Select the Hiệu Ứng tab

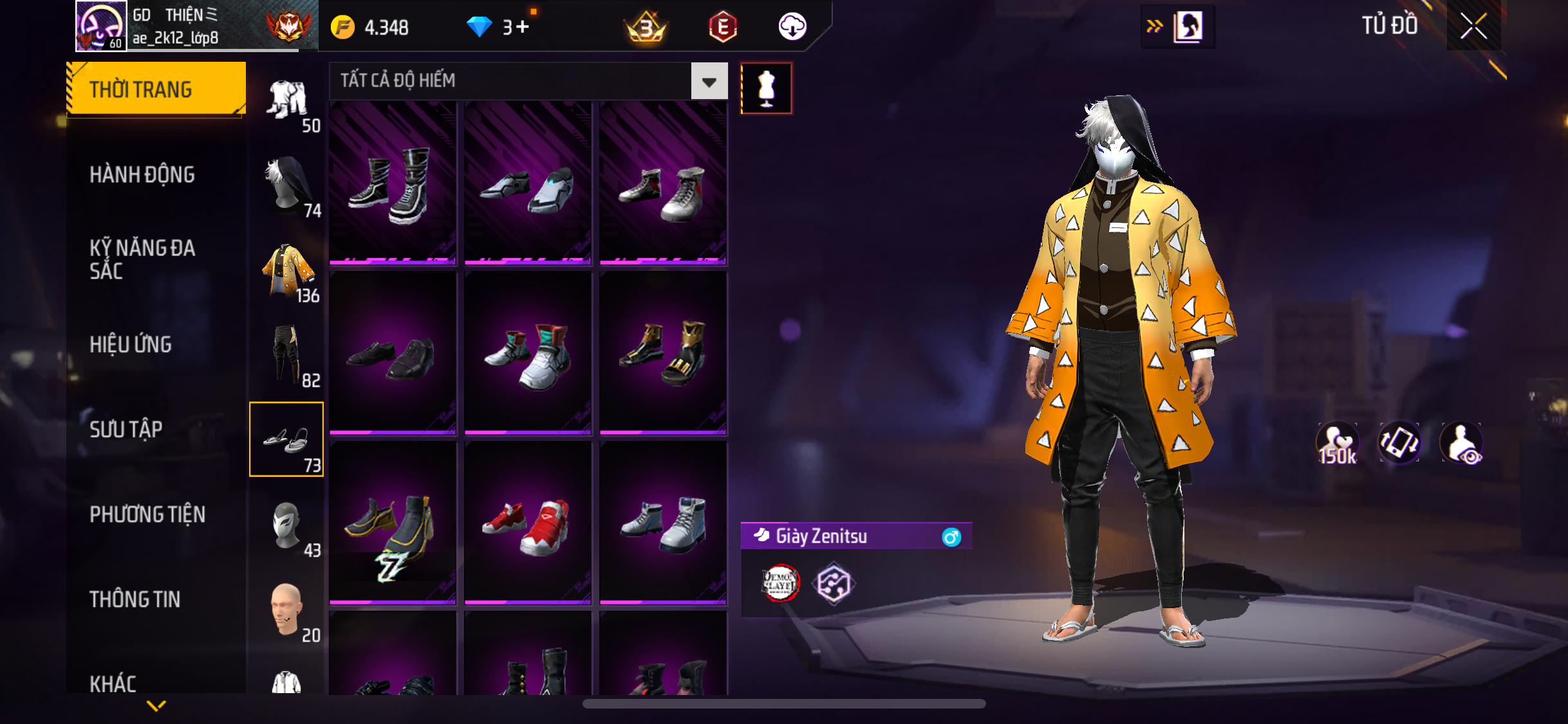[x=131, y=344]
